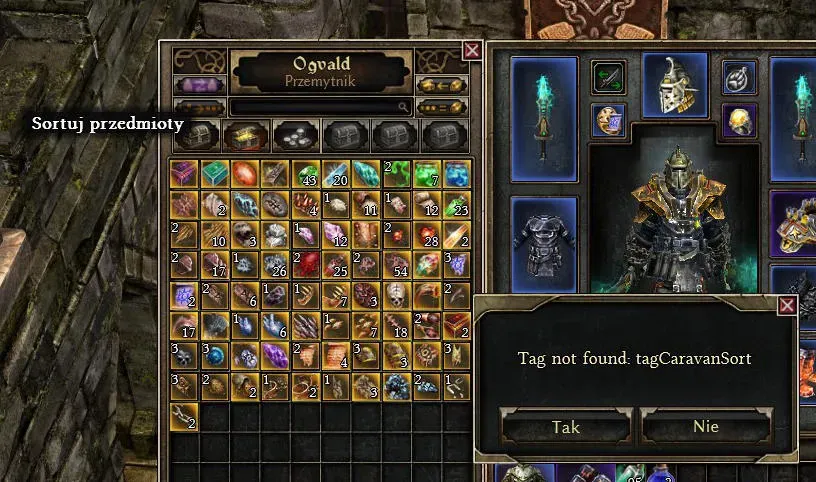Select the equipped helmet slot
The image size is (816, 482).
click(675, 85)
